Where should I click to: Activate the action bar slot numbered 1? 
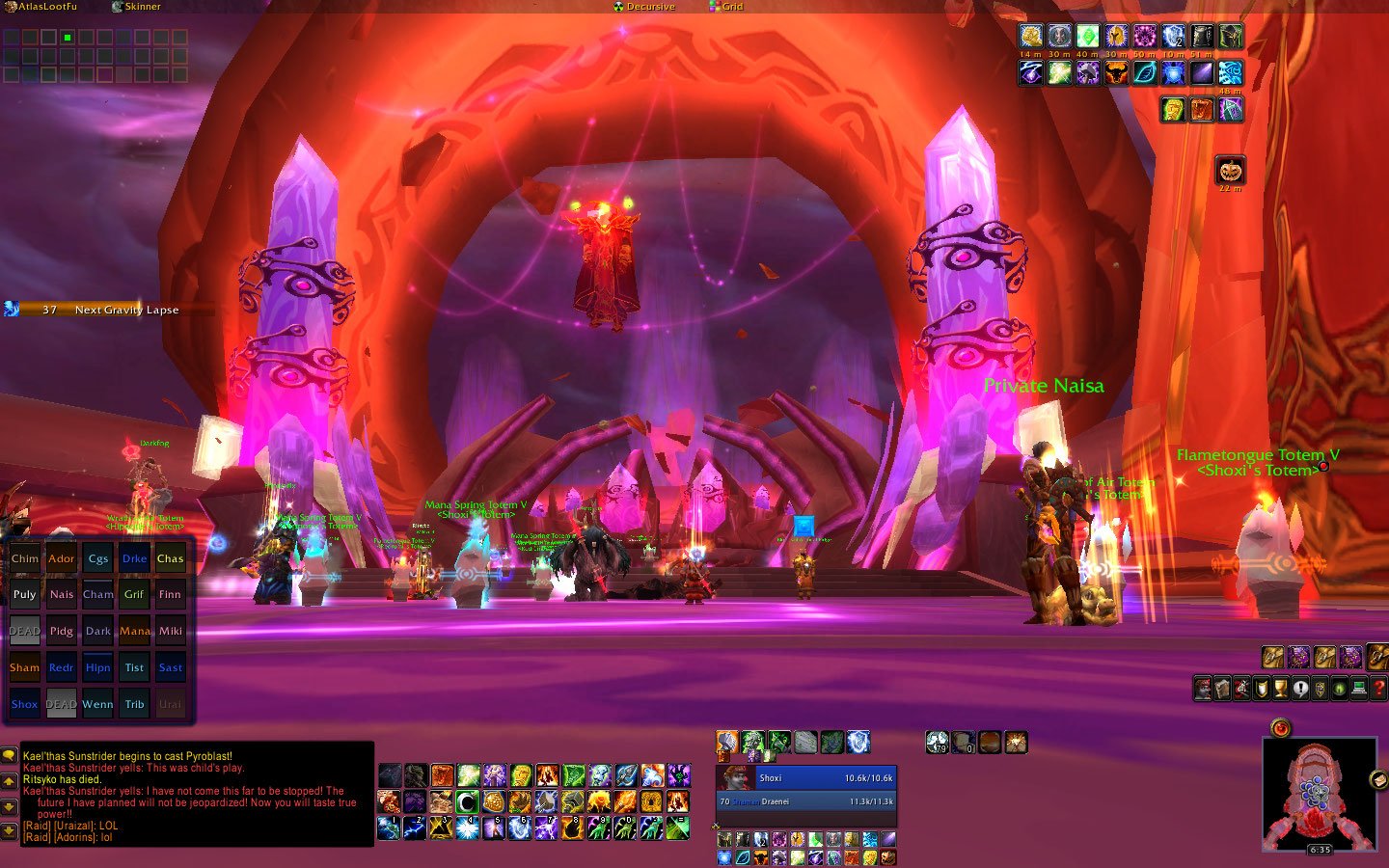point(389,827)
